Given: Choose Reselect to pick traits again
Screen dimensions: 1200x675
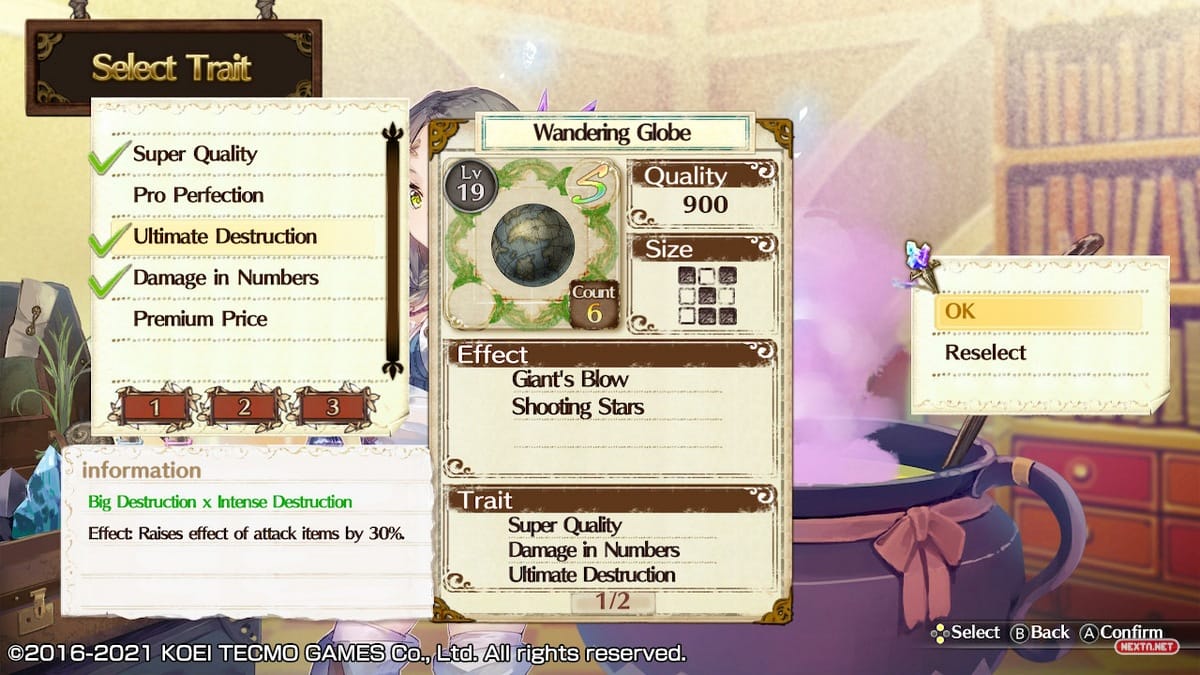Looking at the screenshot, I should 986,352.
